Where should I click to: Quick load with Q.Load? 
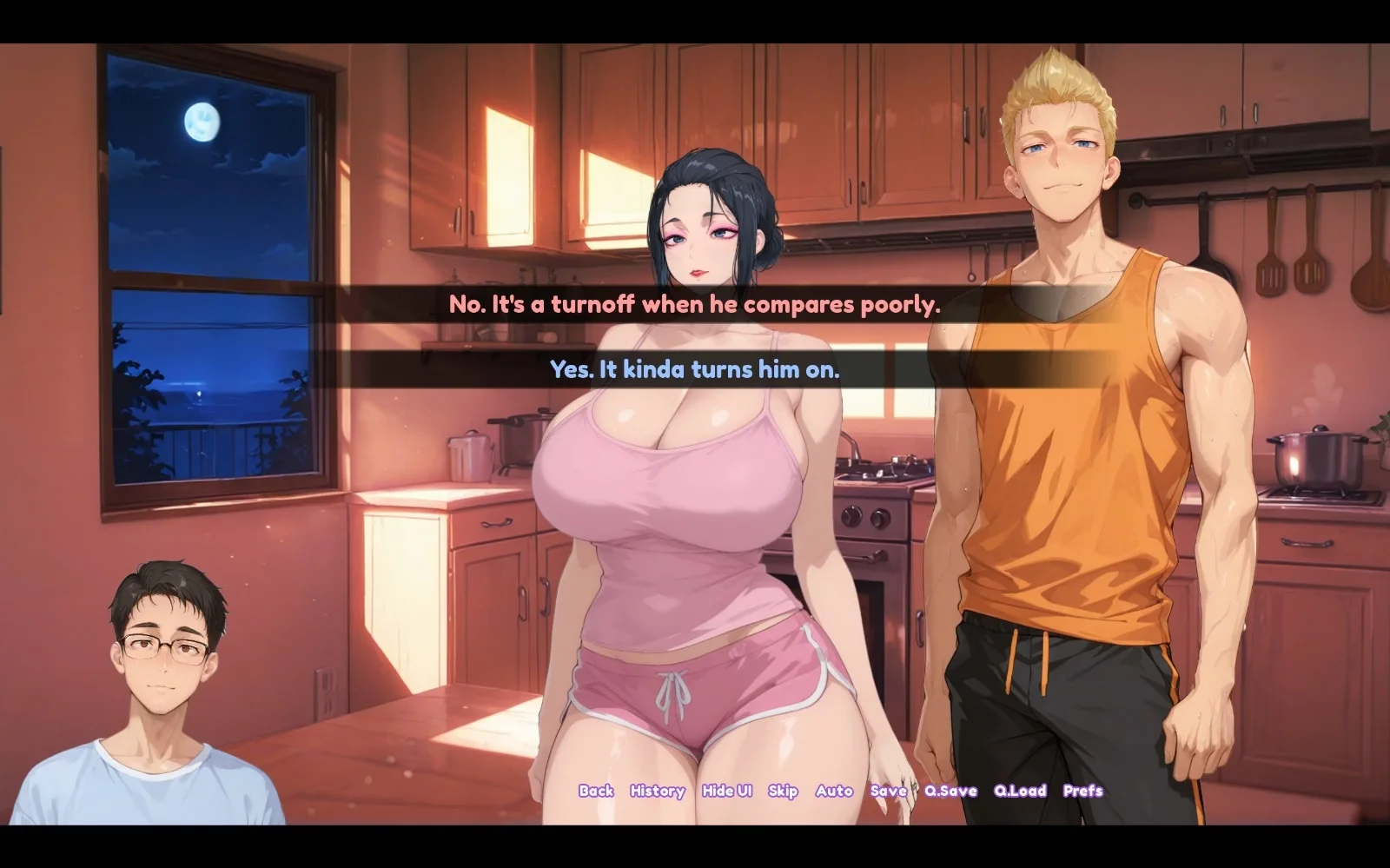click(1020, 791)
